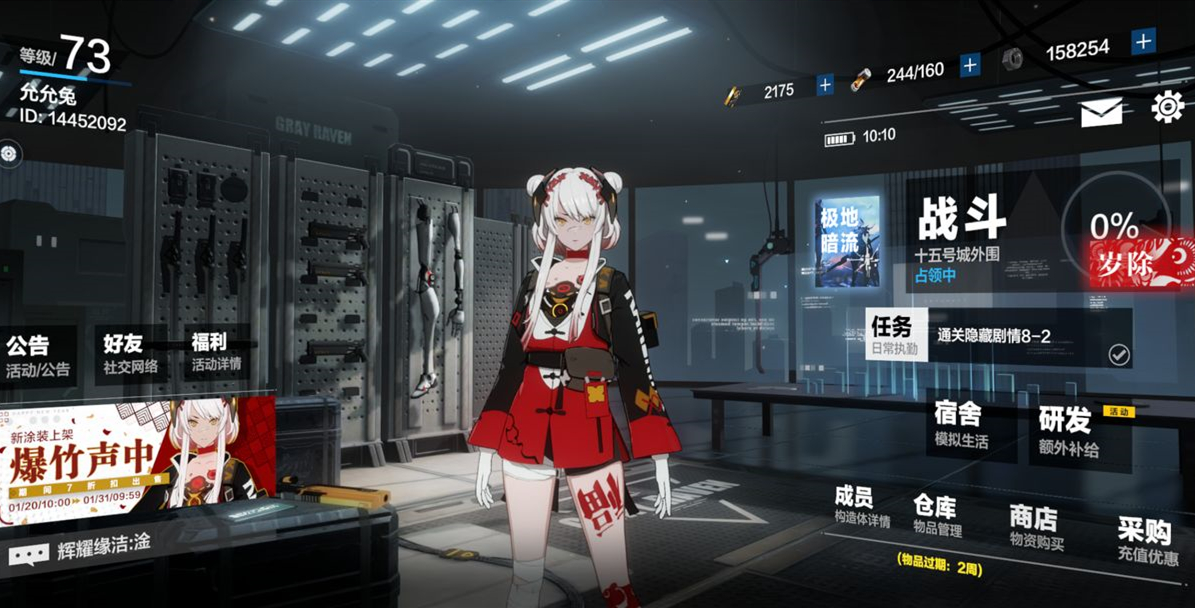This screenshot has width=1195, height=608.
Task: Open the 研发 research menu
Action: point(1068,432)
